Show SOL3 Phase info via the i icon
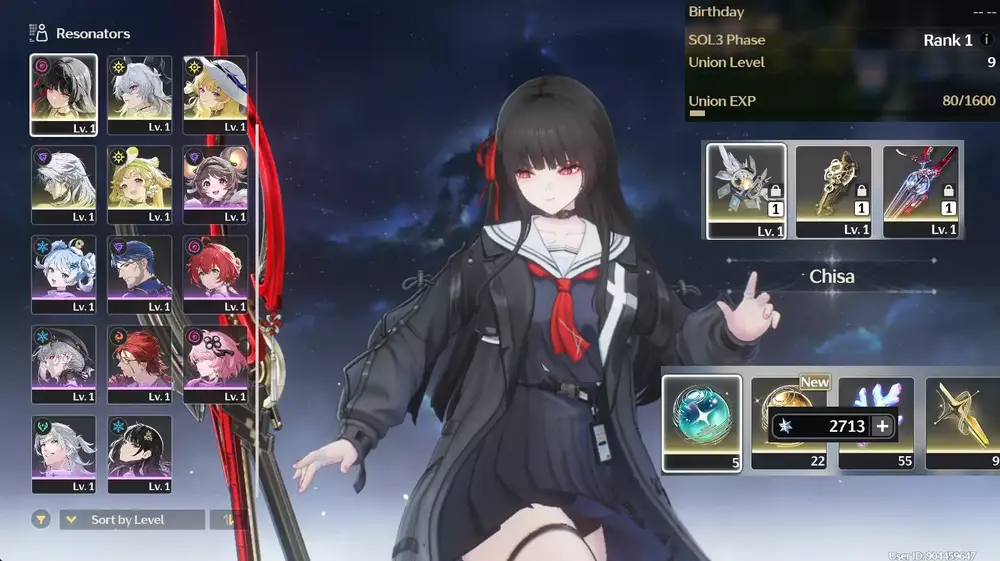 point(986,41)
